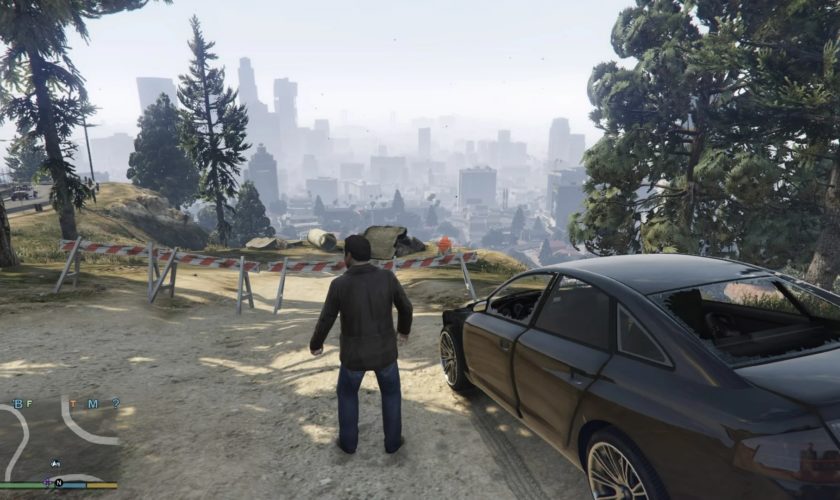840x500 pixels.
Task: Select the blue M mission blip
Action: (91, 404)
